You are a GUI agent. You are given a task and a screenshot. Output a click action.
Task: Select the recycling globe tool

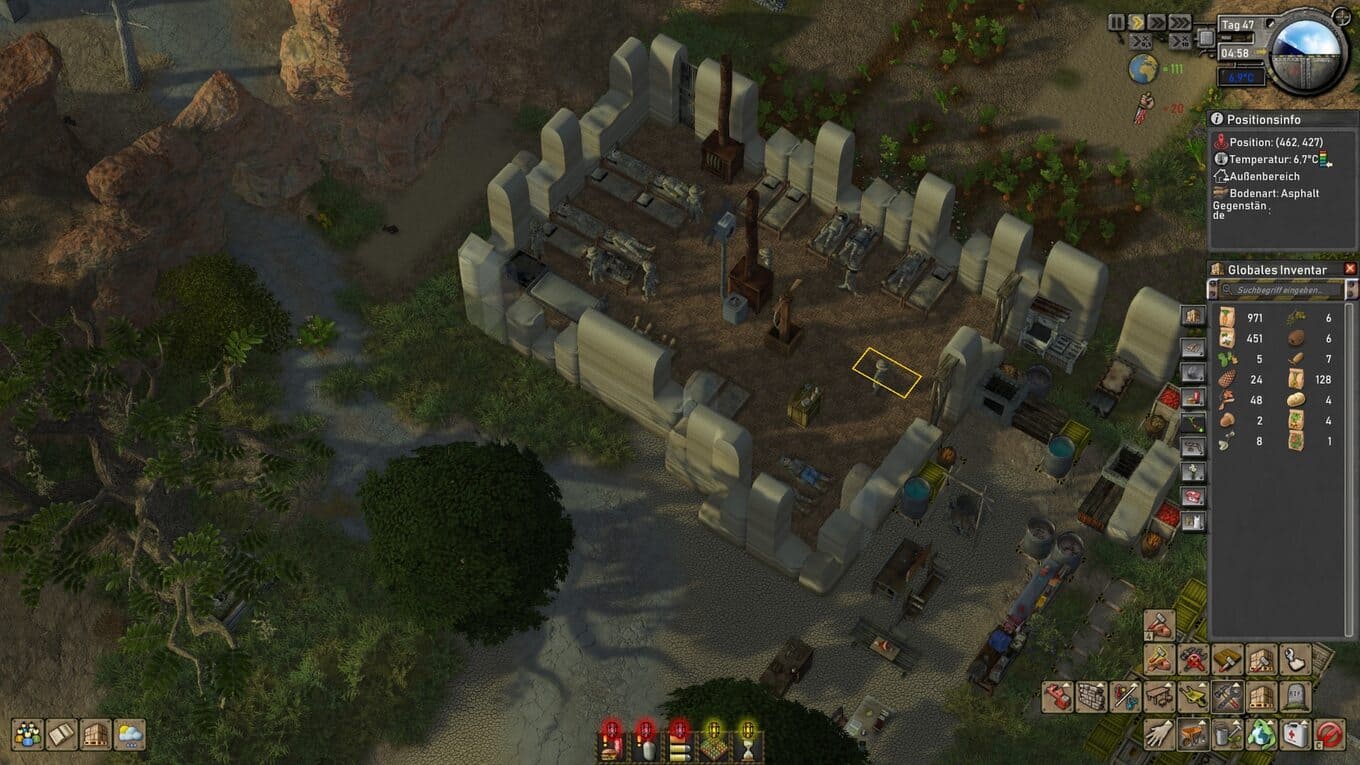(x=1262, y=733)
